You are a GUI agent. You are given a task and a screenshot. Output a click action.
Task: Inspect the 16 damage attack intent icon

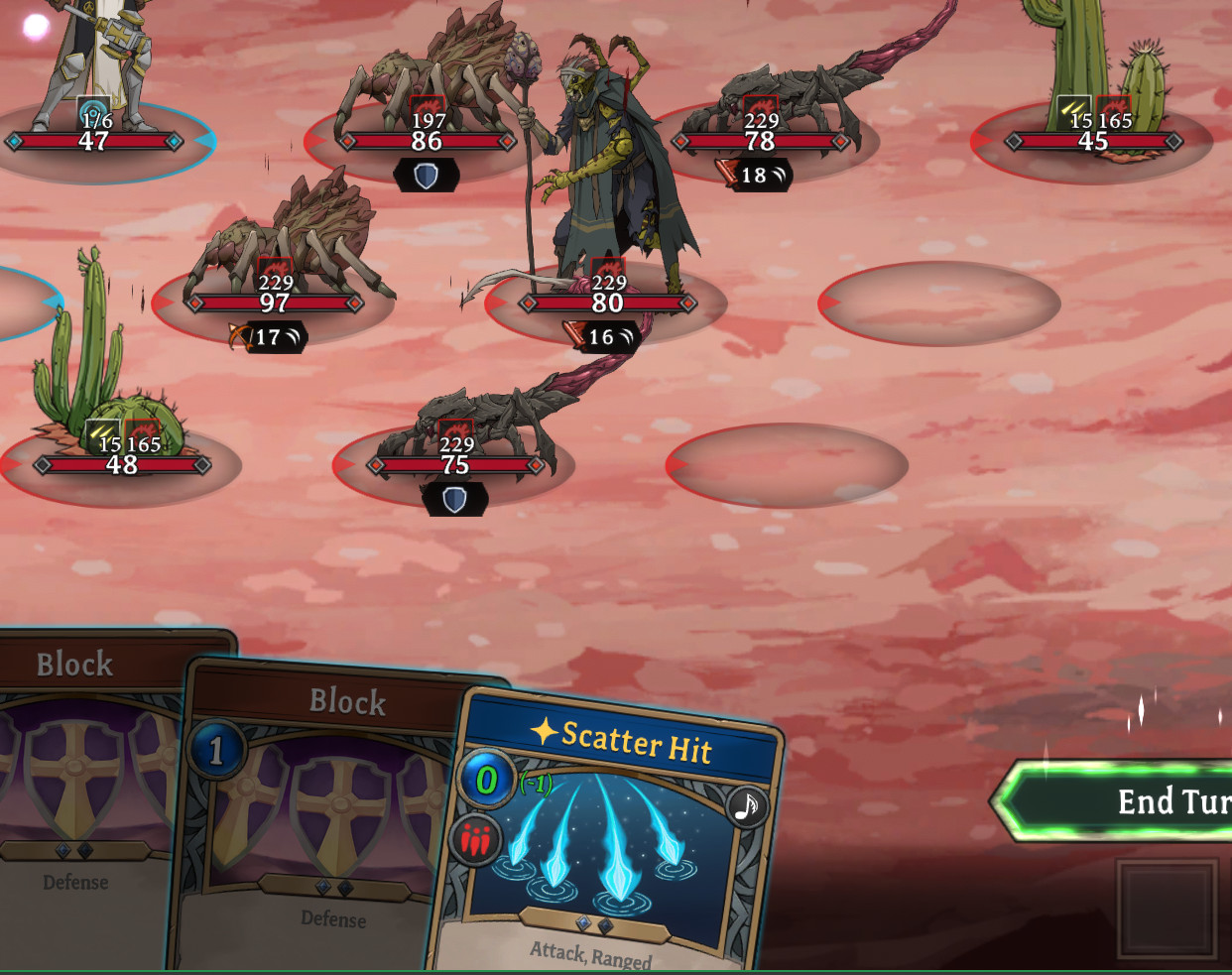[601, 337]
